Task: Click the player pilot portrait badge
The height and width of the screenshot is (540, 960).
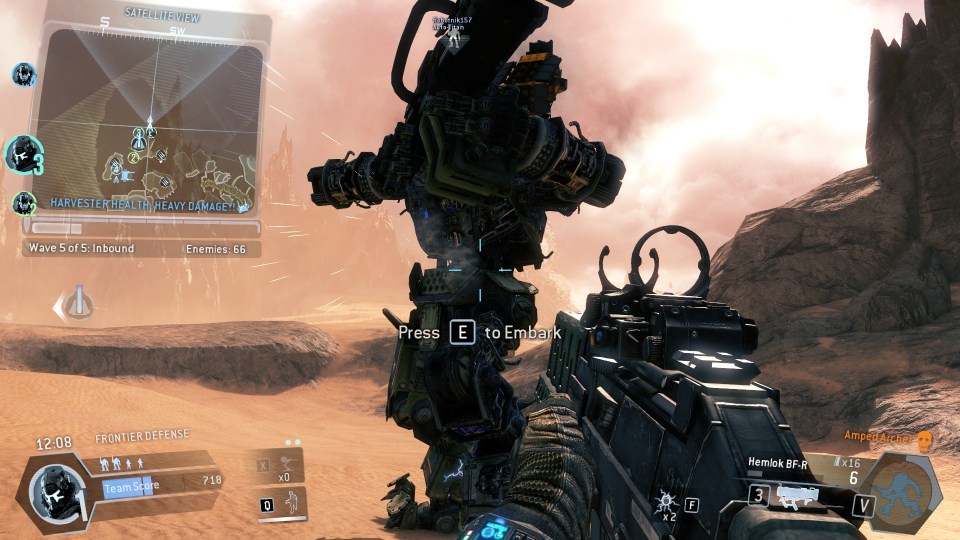Action: [50, 491]
